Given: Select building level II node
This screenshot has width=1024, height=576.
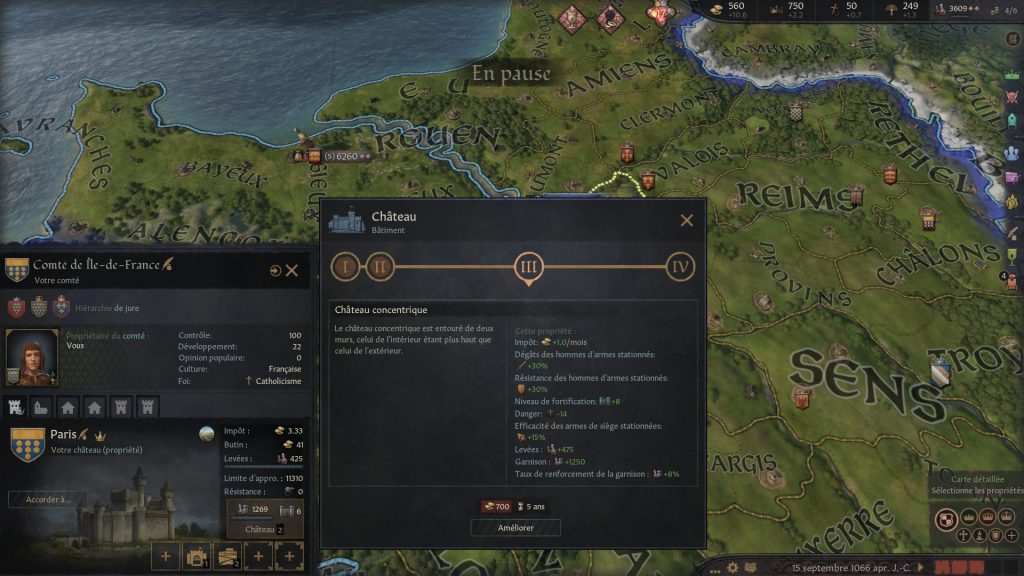Looking at the screenshot, I should click(x=380, y=267).
